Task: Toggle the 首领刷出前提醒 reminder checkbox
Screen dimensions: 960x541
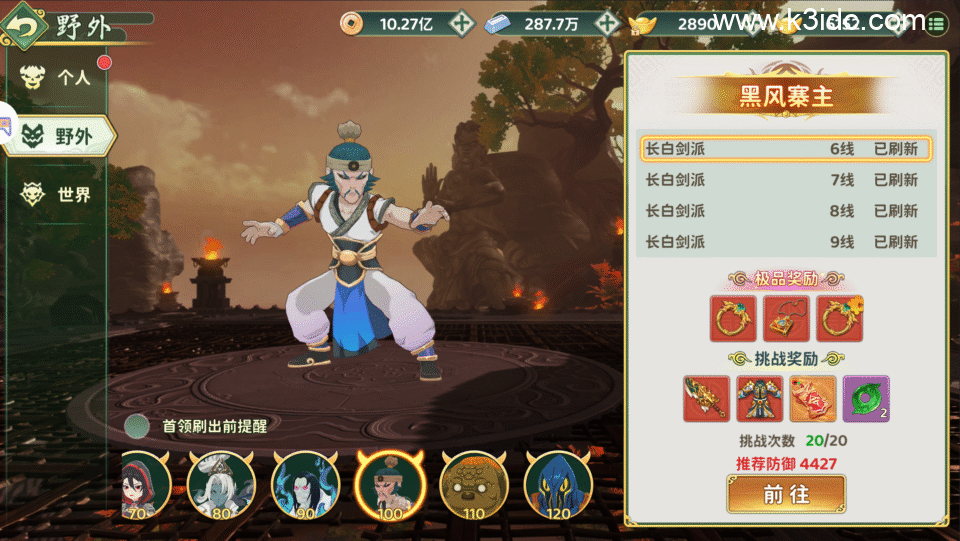Action: click(x=138, y=426)
